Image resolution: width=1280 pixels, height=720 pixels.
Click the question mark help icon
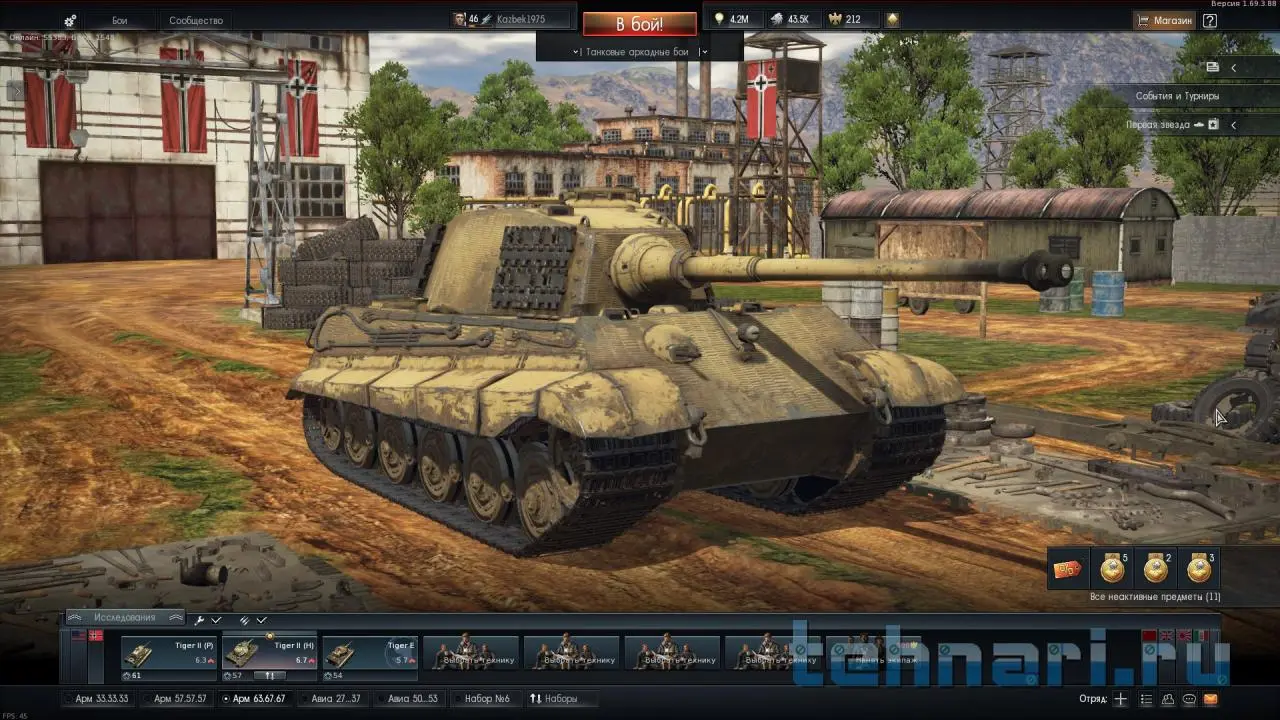(1210, 20)
